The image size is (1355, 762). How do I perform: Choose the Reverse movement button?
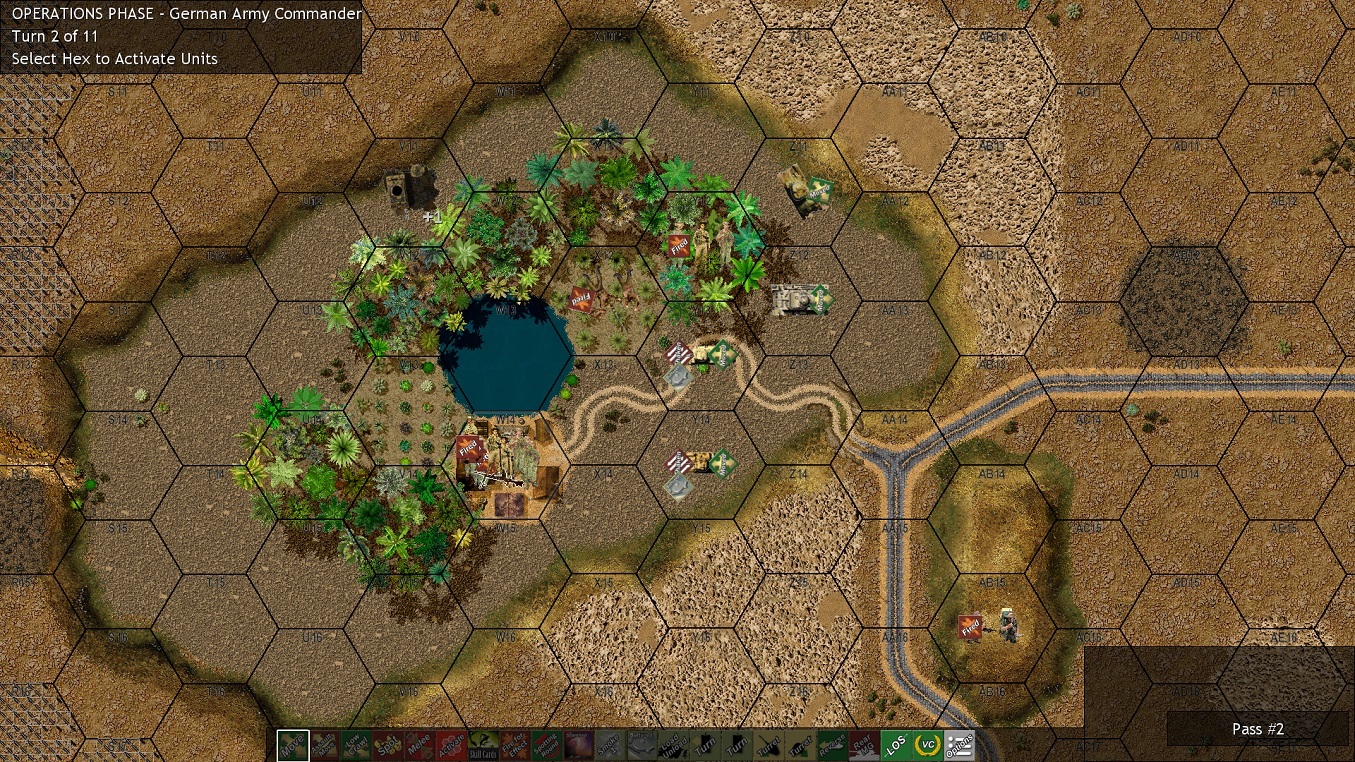(x=832, y=746)
